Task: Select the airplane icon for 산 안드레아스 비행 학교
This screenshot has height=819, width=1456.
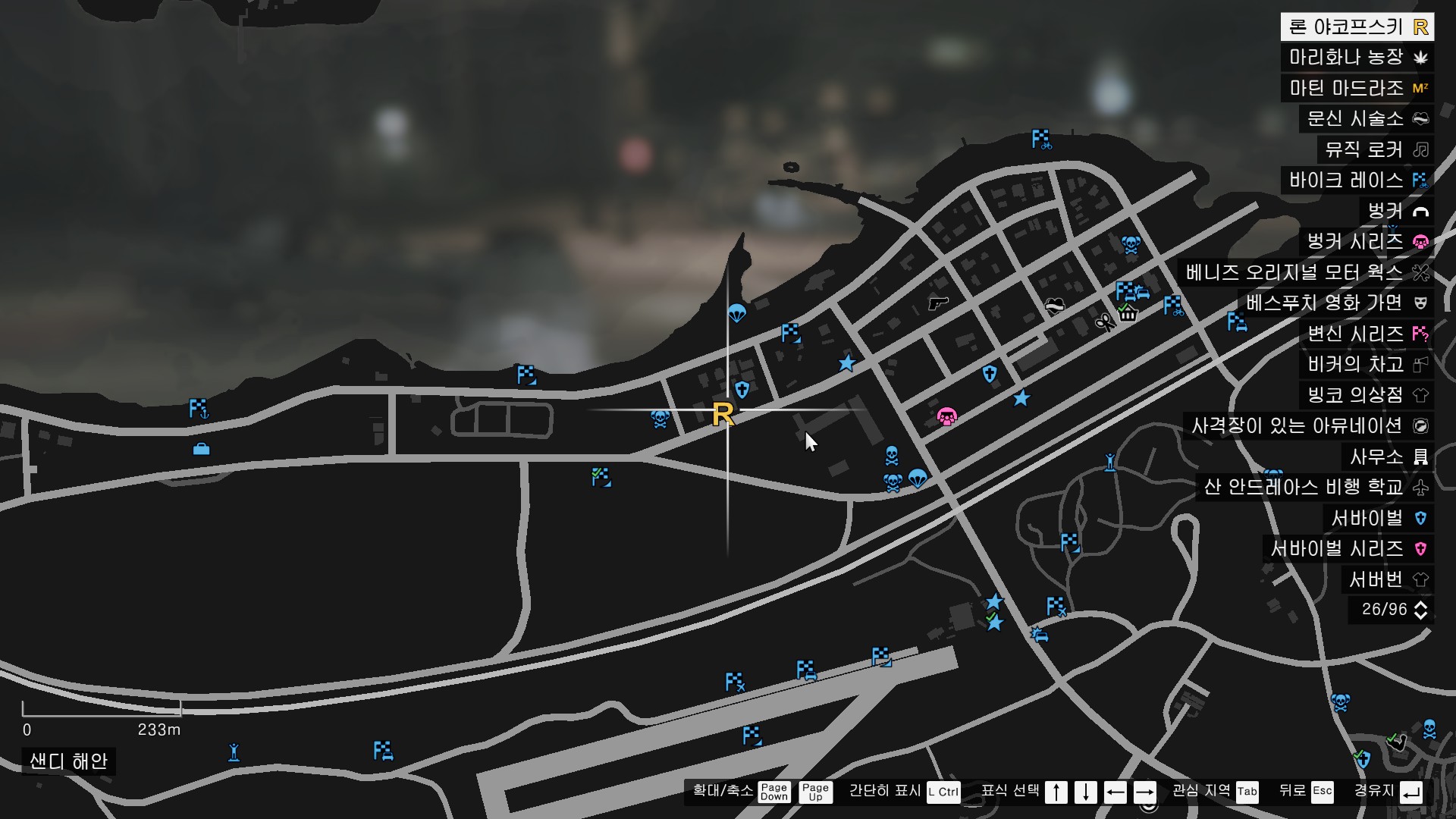Action: (x=1420, y=488)
